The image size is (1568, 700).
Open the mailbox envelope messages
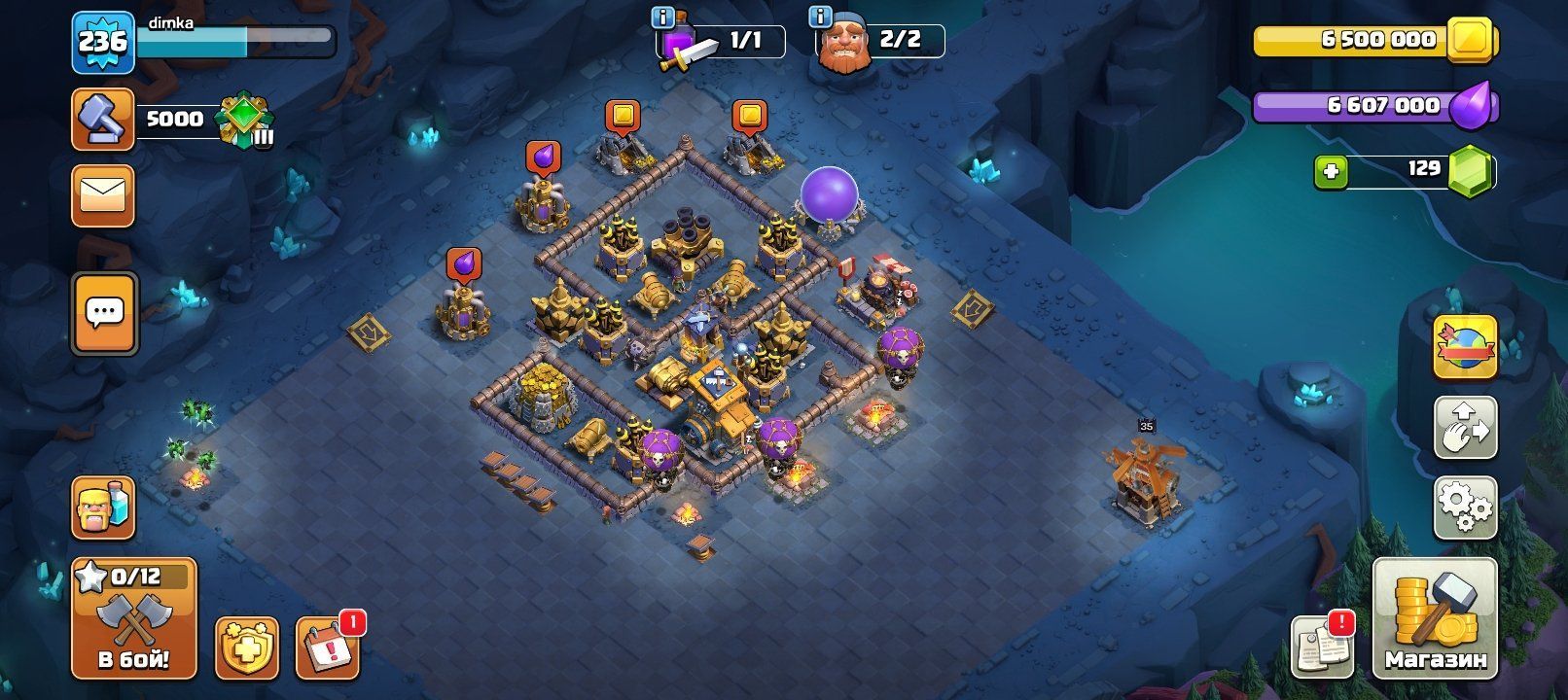click(x=103, y=196)
